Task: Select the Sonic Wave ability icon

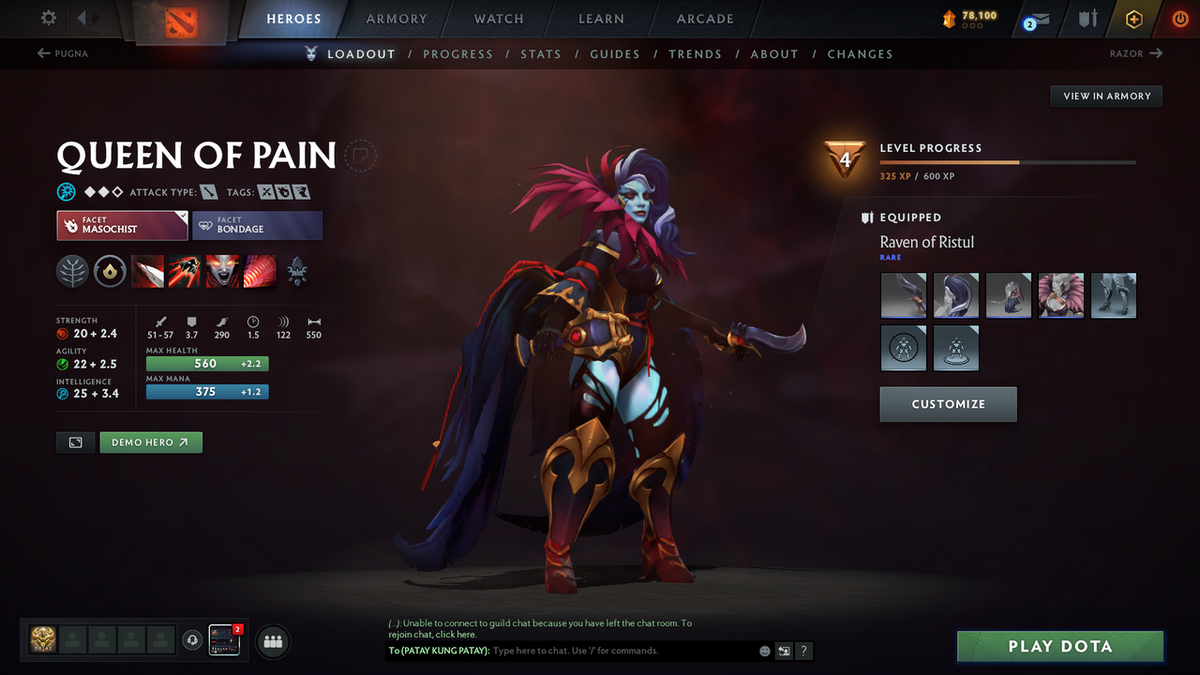Action: tap(258, 271)
